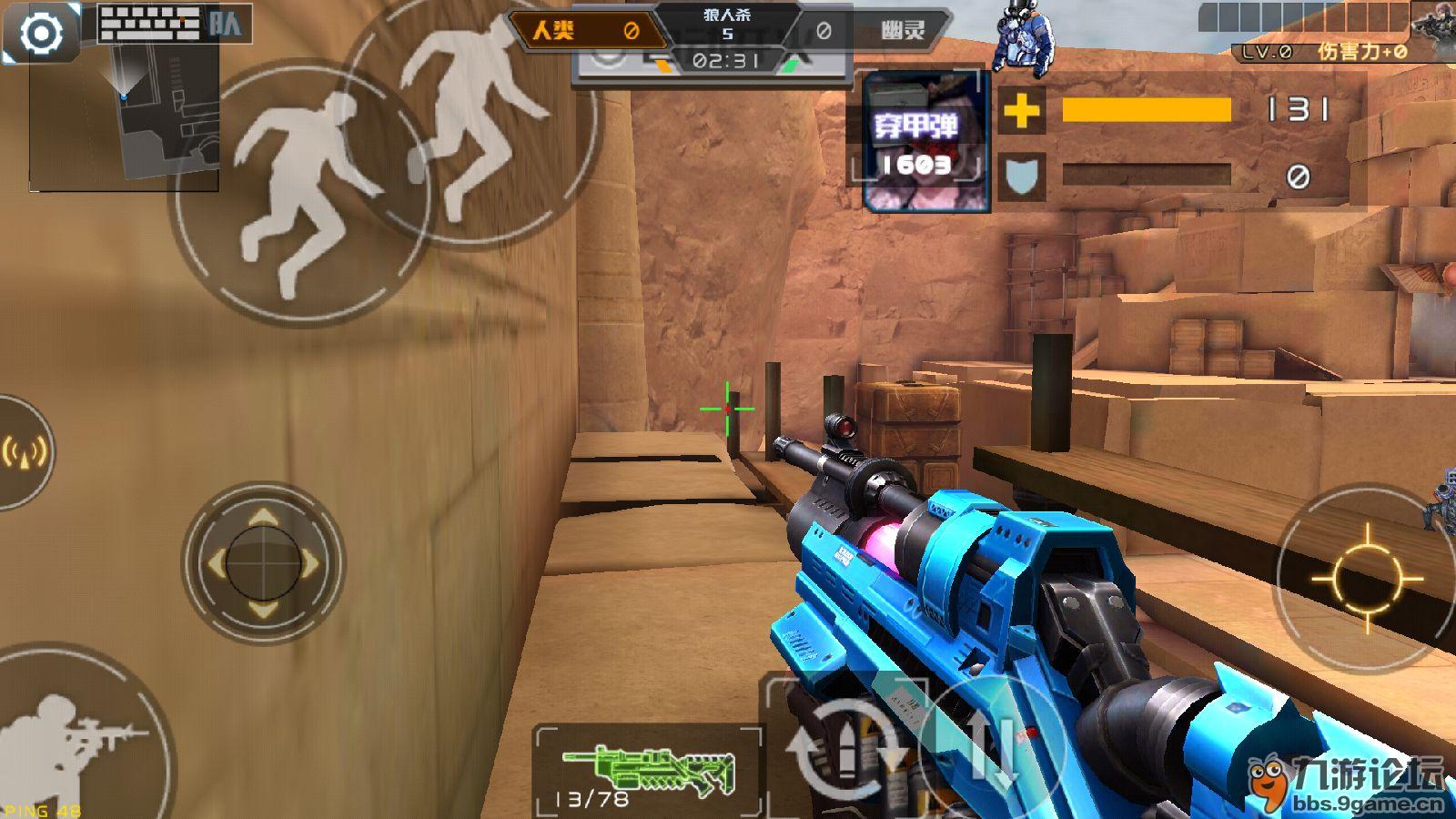Fire using the orange crosshair button

[x=1366, y=577]
